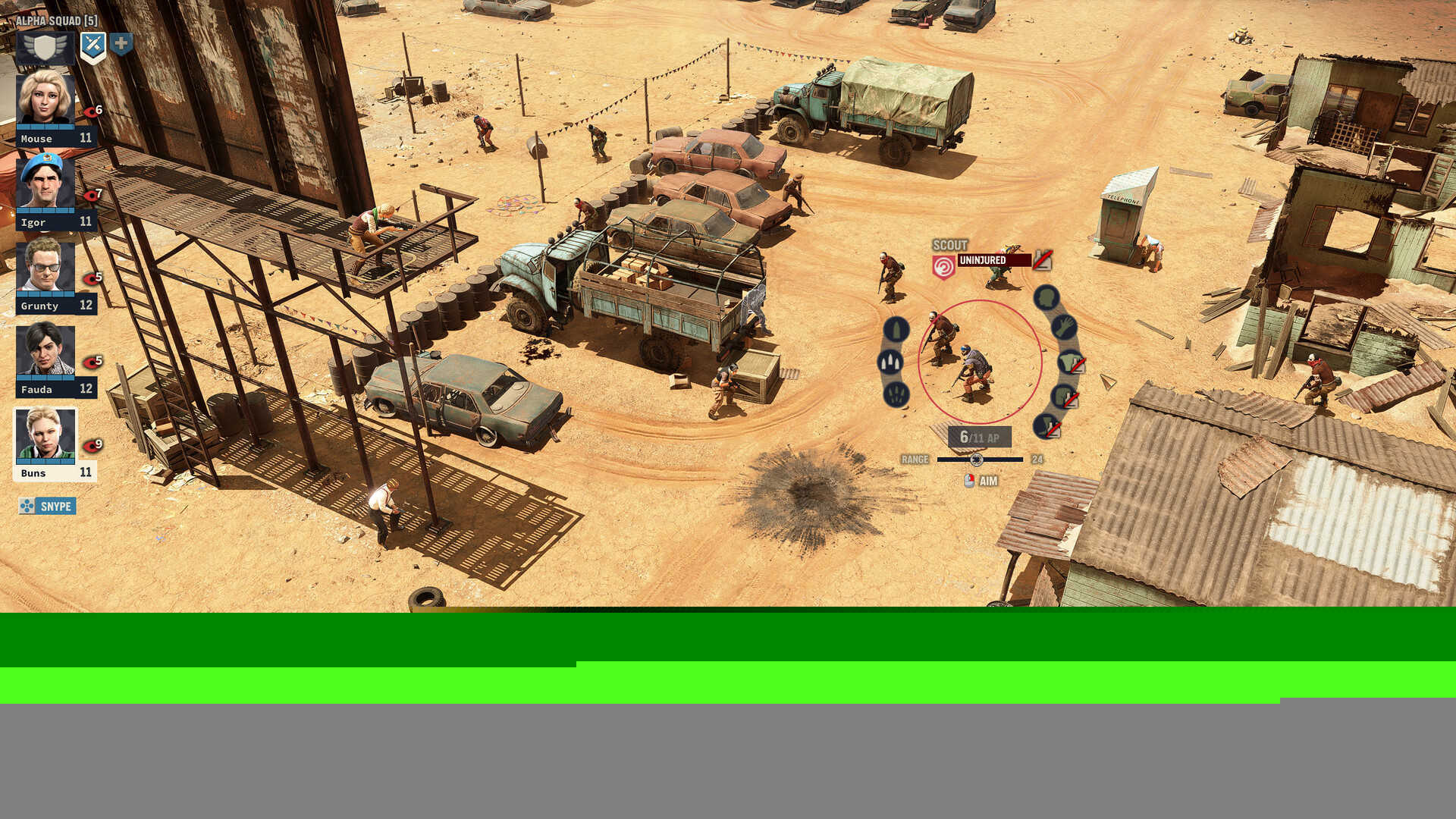
Task: Click the Alpha Squad shield emblem
Action: coord(45,47)
